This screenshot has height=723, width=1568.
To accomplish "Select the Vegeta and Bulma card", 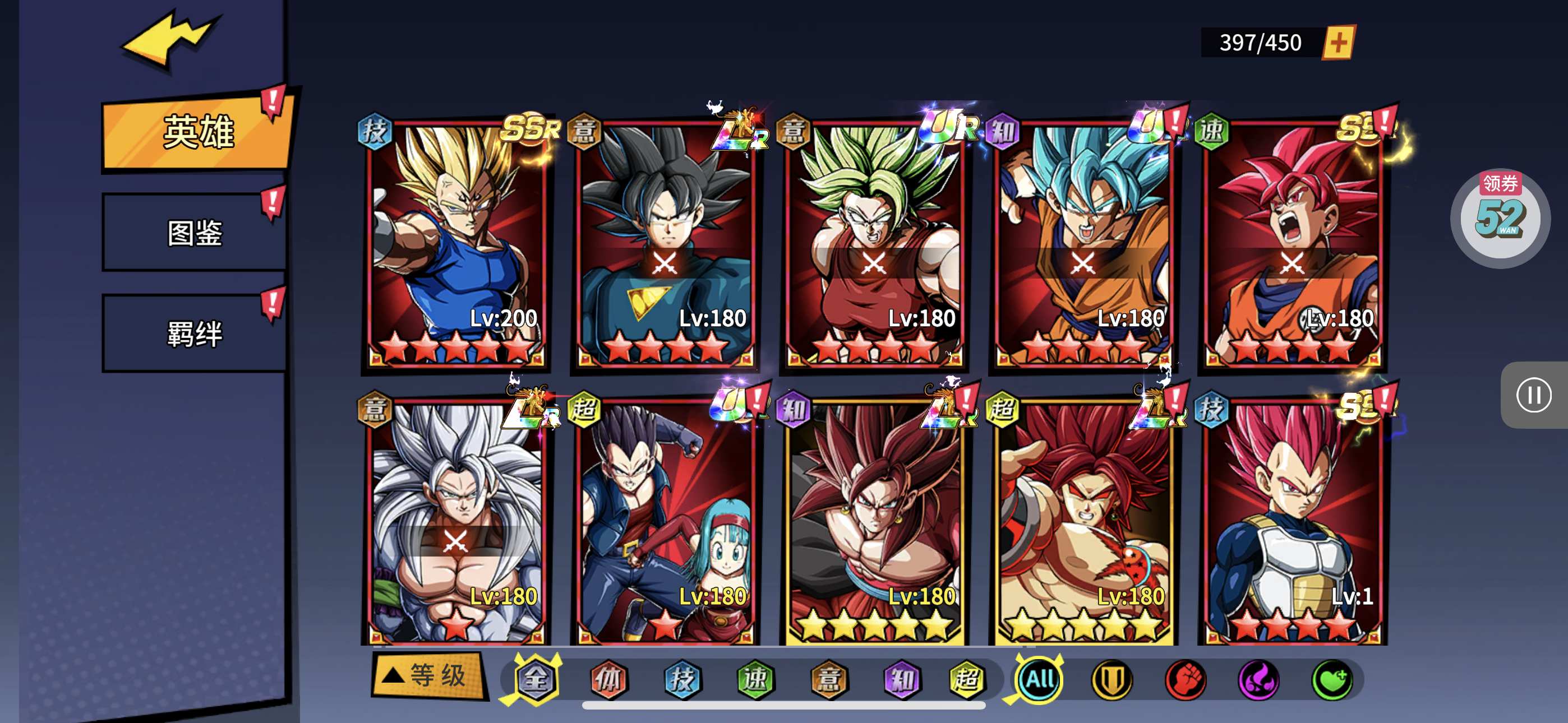I will [x=665, y=520].
